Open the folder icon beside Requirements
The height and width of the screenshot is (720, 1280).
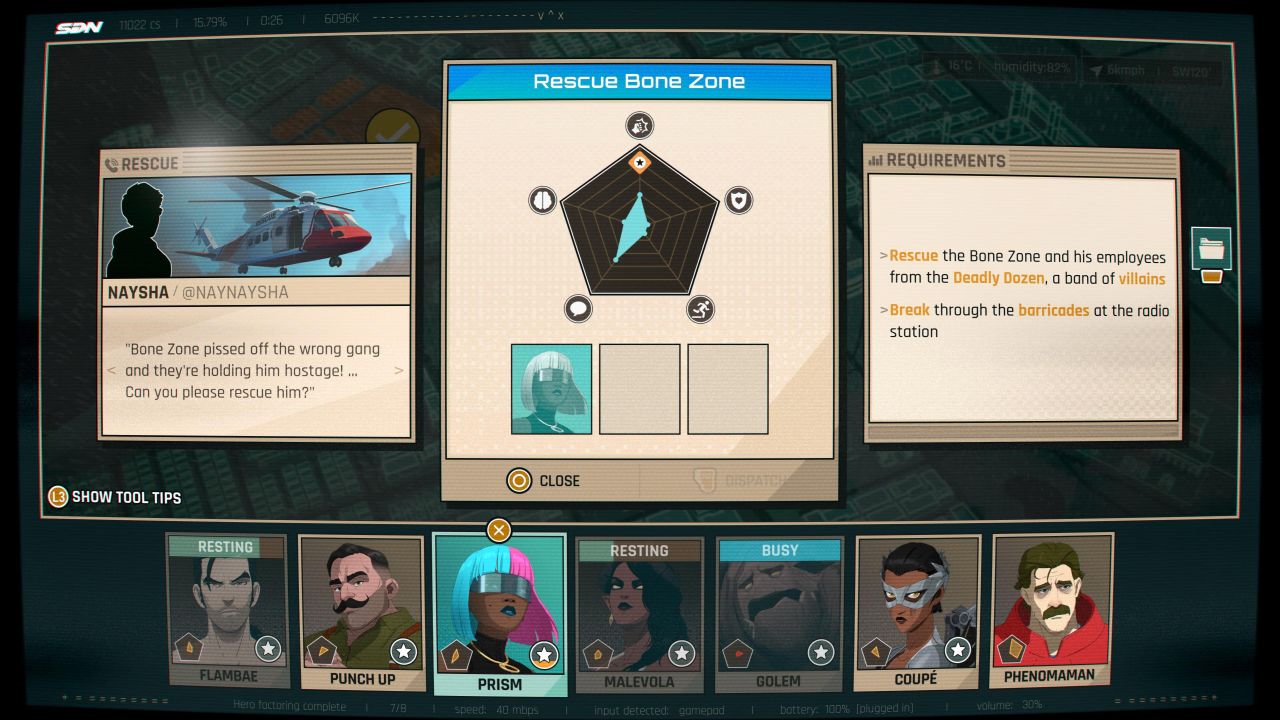click(1211, 248)
